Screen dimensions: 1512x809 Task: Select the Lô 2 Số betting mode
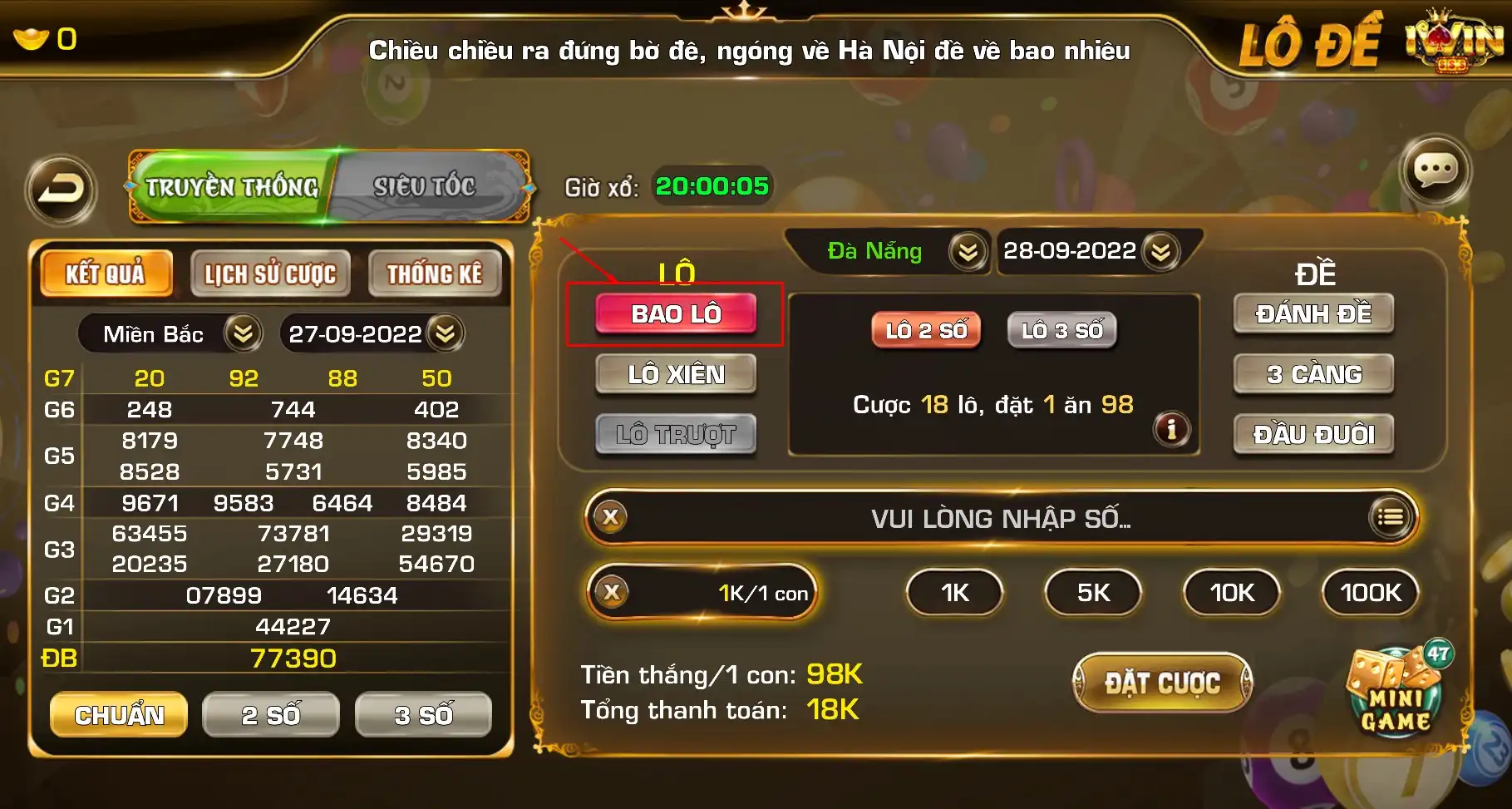925,330
